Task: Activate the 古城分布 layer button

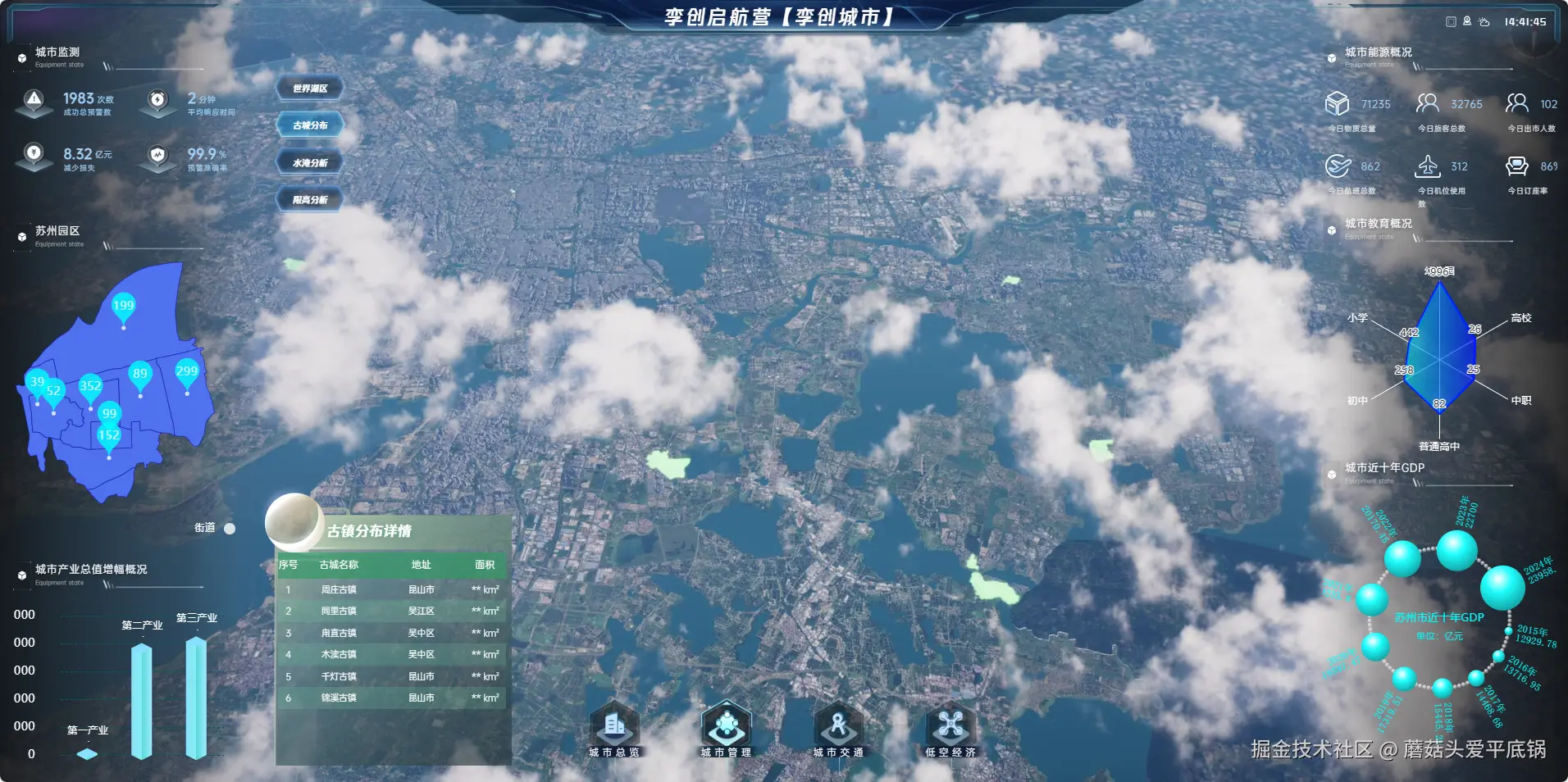Action: coord(310,125)
